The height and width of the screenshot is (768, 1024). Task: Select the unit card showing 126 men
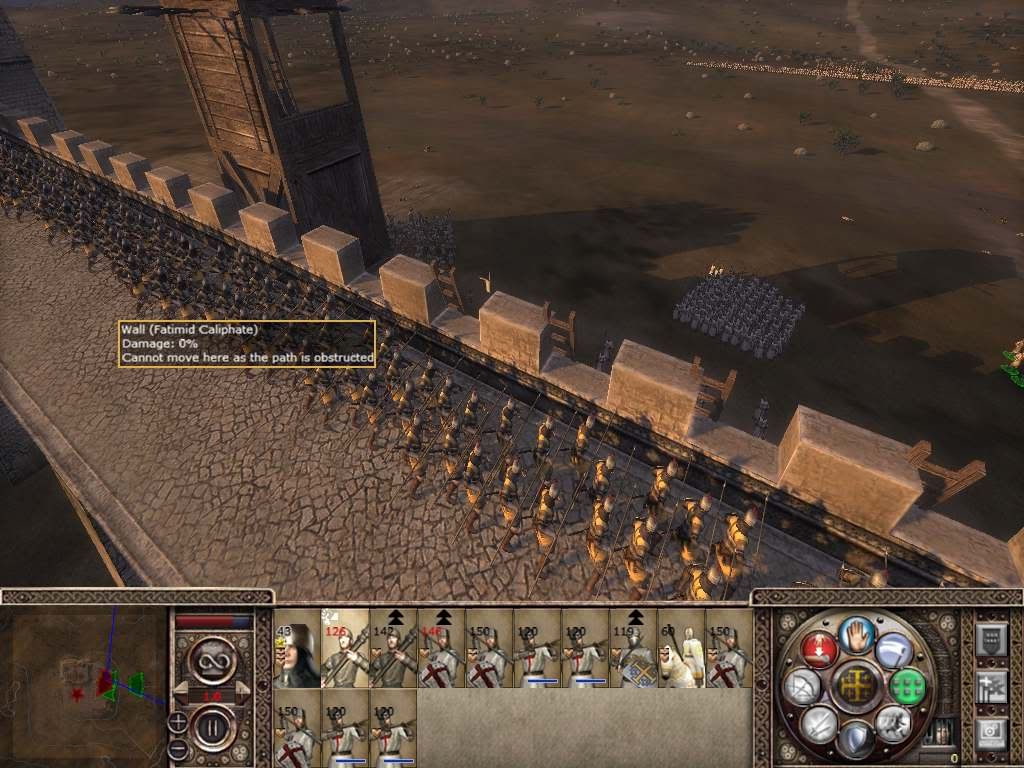coord(345,649)
